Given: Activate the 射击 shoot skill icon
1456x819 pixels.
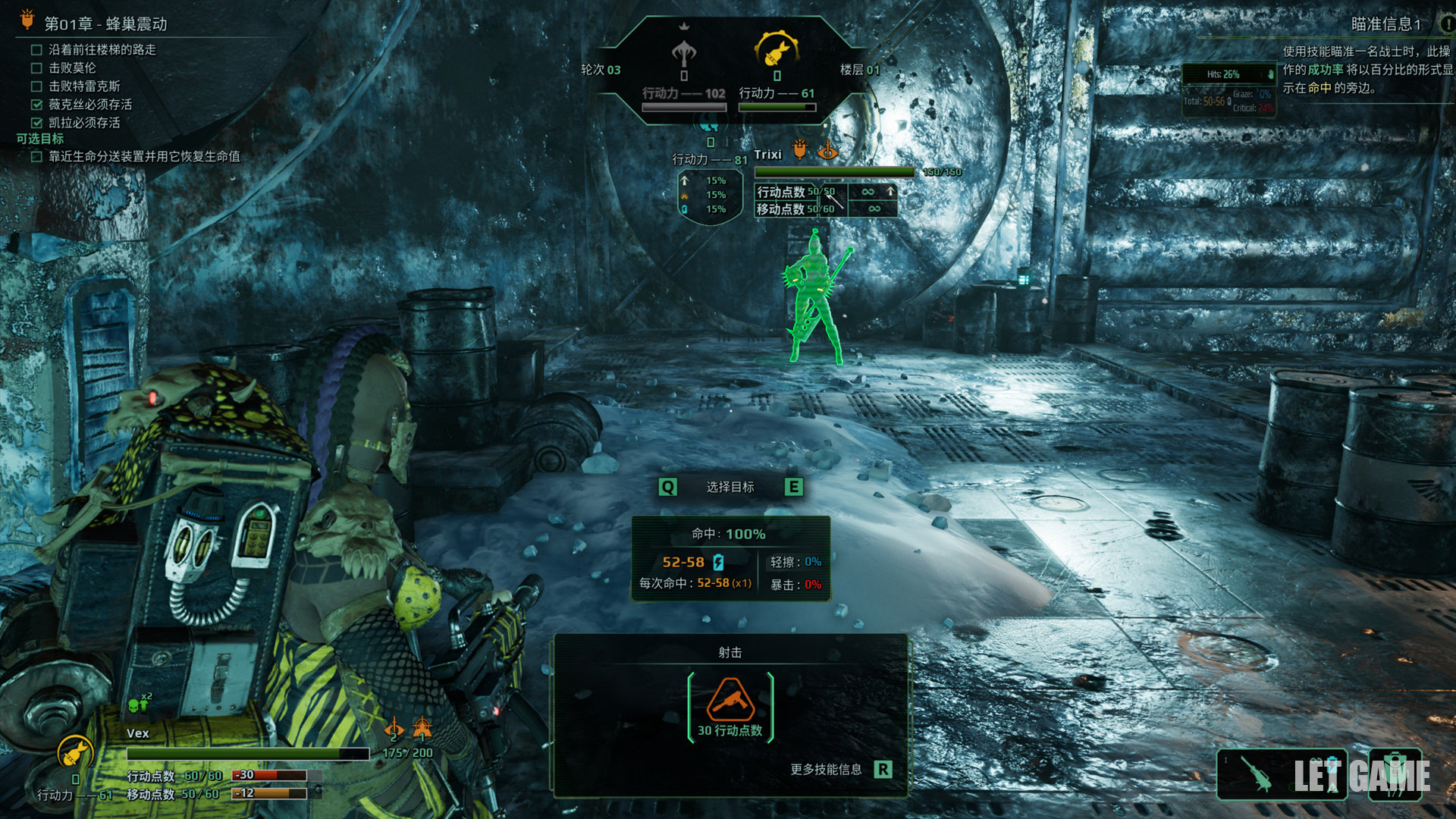Looking at the screenshot, I should click(730, 701).
